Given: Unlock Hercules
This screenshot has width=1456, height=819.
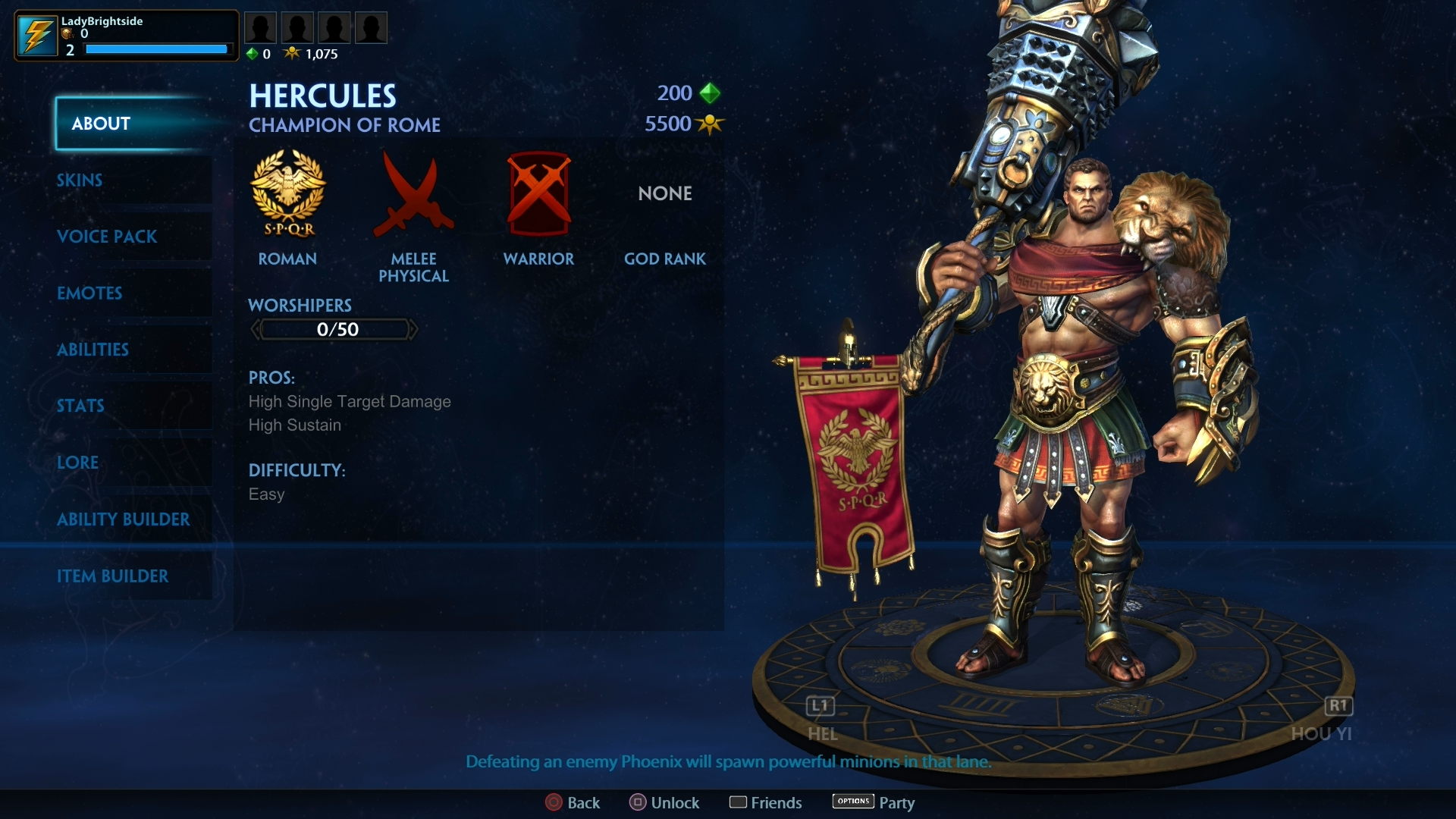Looking at the screenshot, I should (664, 802).
